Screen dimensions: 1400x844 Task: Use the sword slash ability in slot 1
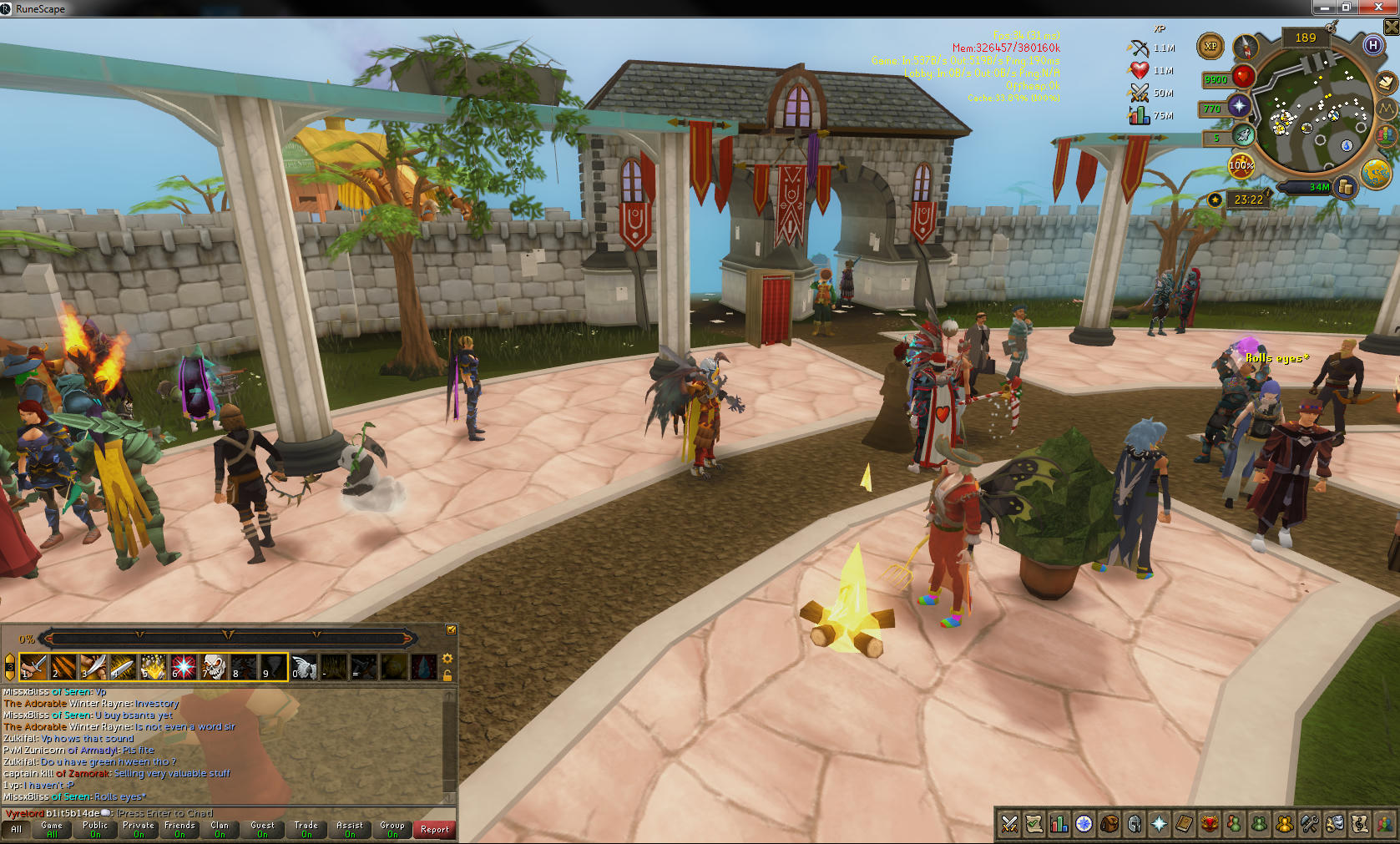(33, 667)
